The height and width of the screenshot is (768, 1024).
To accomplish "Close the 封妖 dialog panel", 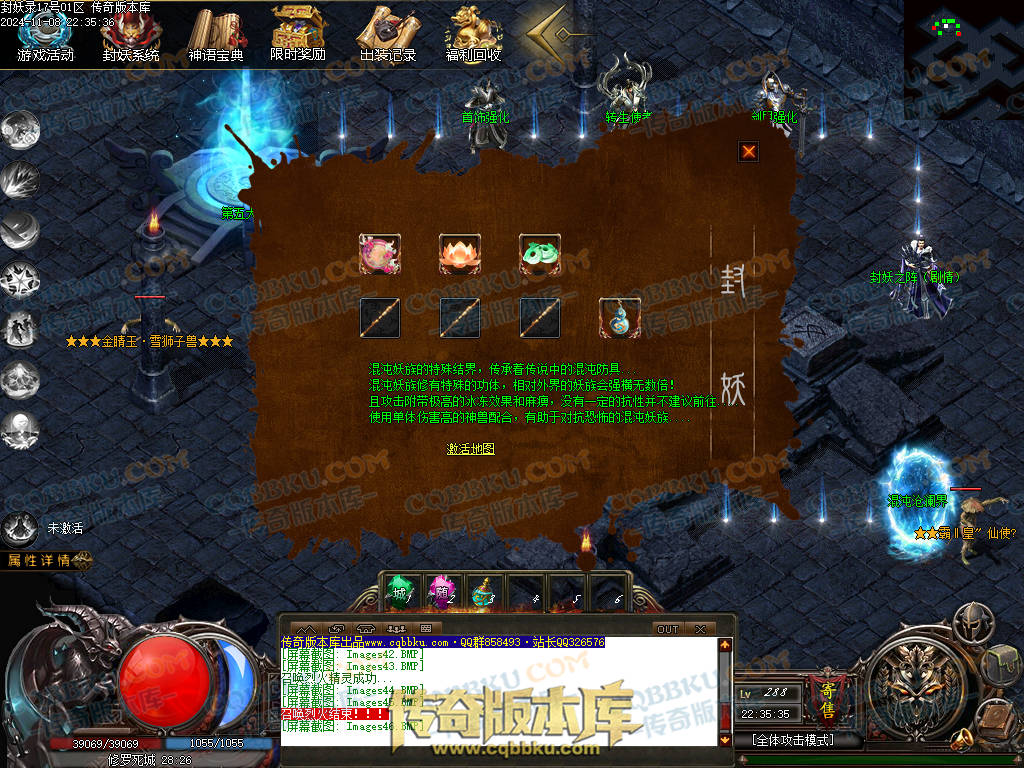I will pyautogui.click(x=748, y=151).
